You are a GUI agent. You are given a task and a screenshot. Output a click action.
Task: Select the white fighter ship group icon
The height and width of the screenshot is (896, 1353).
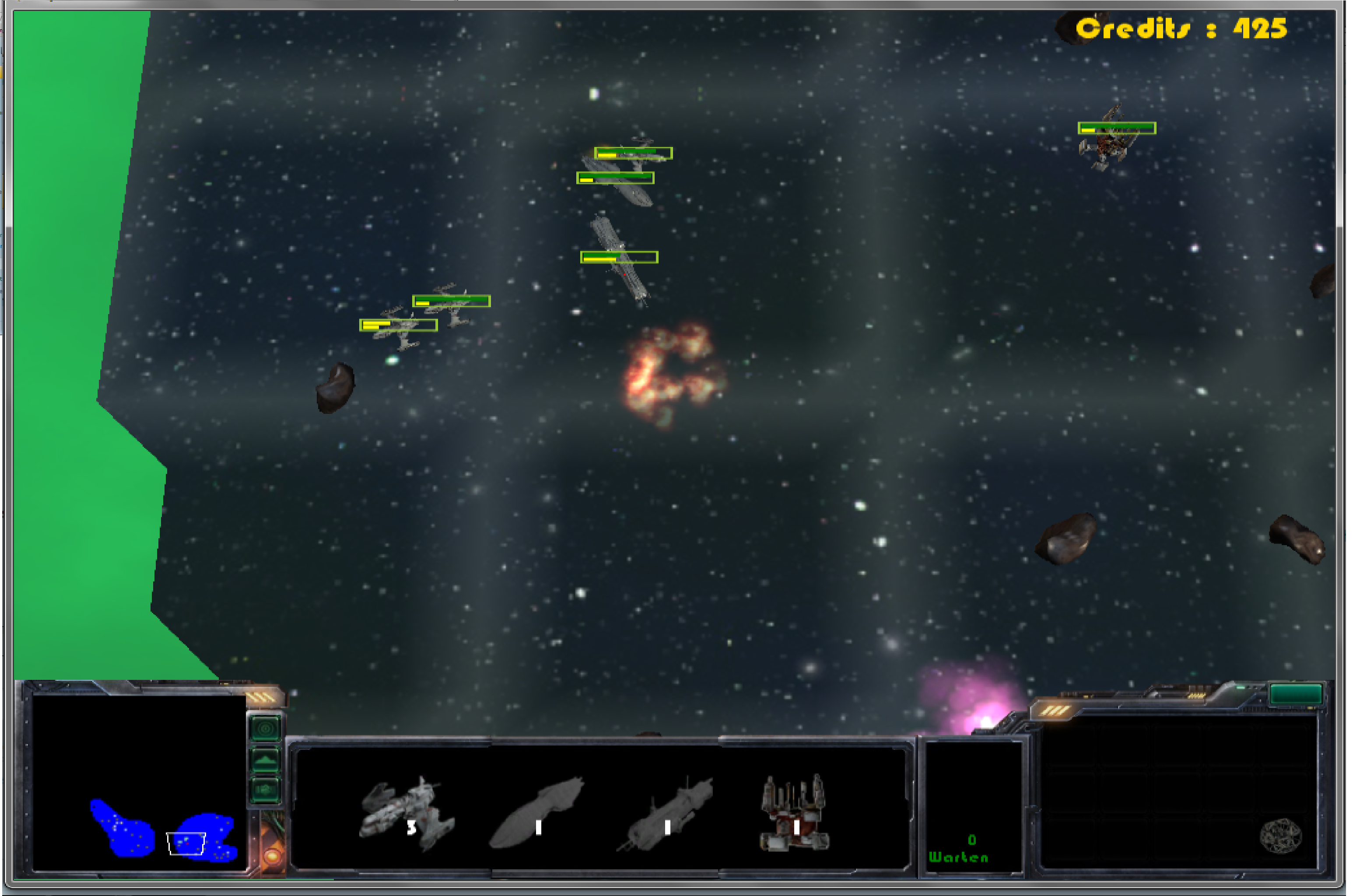tap(407, 813)
